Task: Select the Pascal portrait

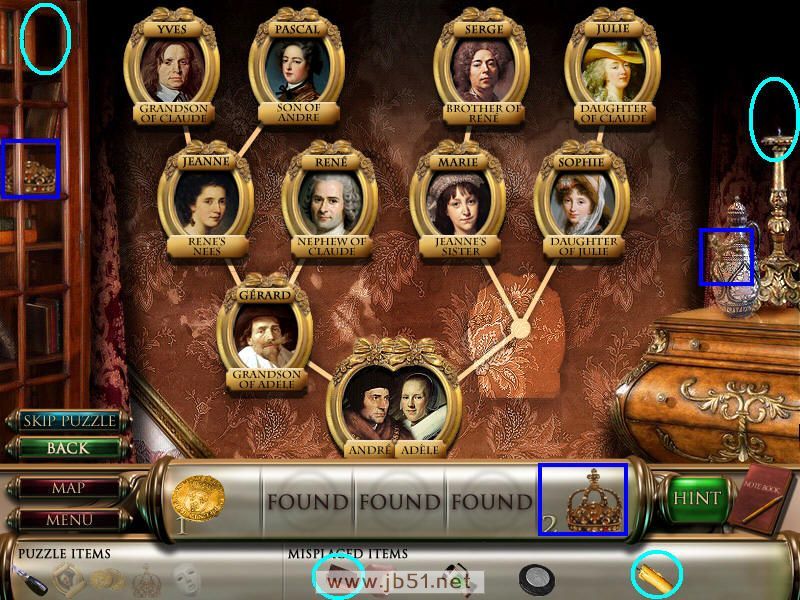Action: [x=296, y=70]
